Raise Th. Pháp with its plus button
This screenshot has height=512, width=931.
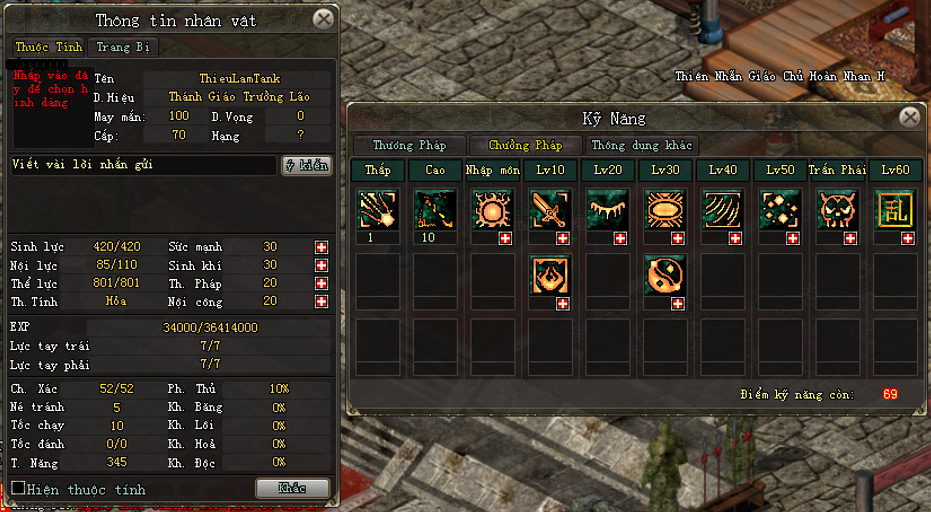pyautogui.click(x=321, y=283)
